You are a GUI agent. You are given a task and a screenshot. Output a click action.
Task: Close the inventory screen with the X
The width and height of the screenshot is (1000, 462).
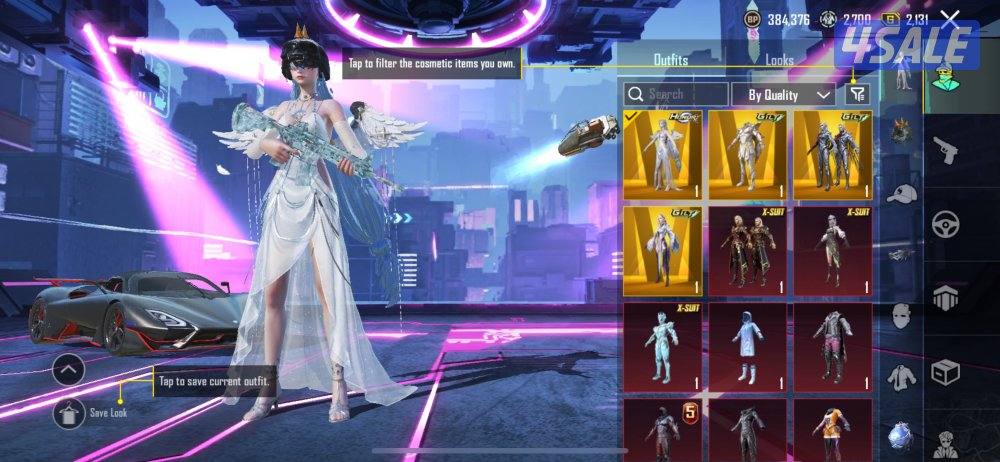[951, 19]
